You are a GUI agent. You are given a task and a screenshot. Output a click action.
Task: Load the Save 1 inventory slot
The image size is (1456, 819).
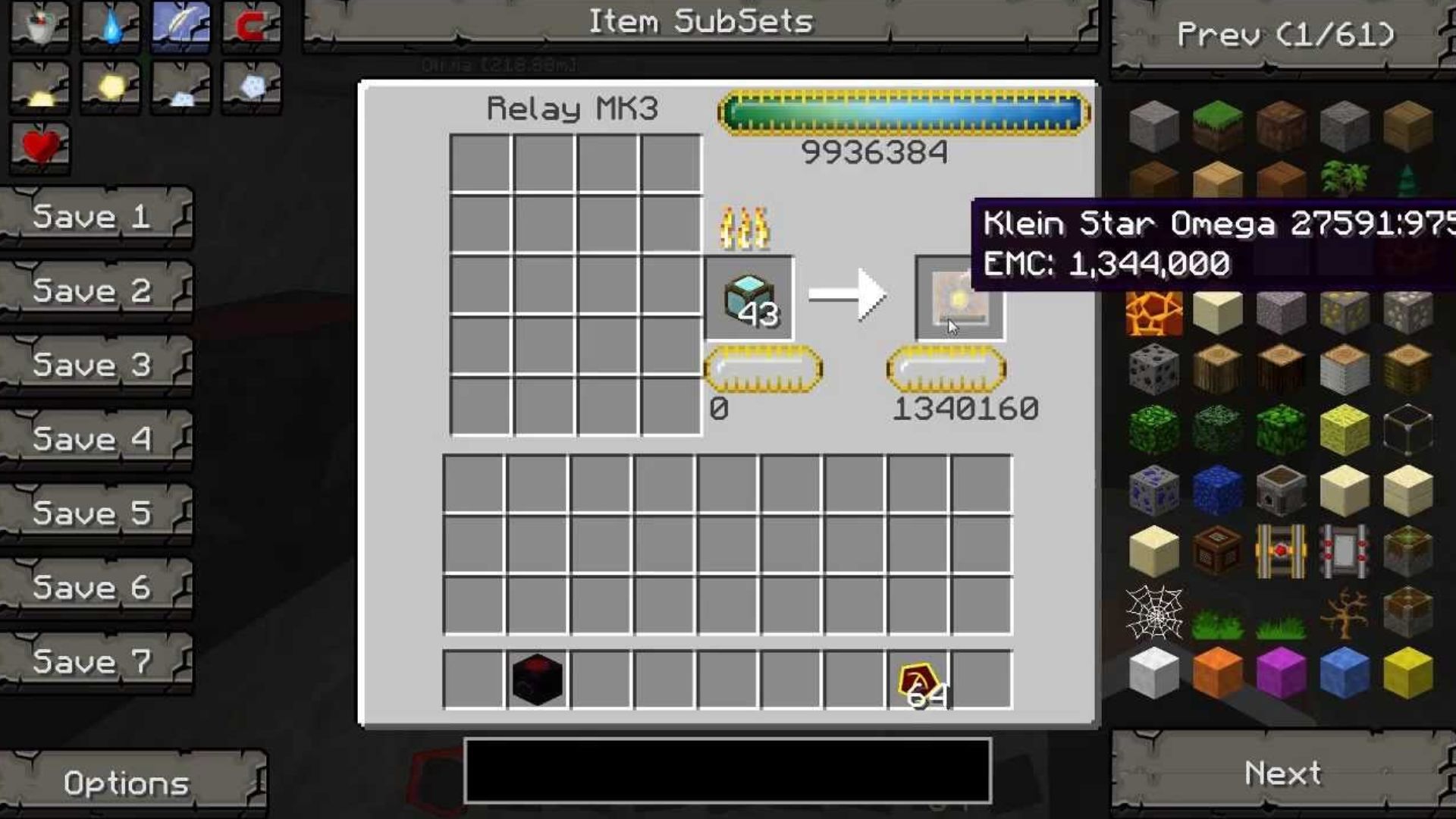coord(93,218)
